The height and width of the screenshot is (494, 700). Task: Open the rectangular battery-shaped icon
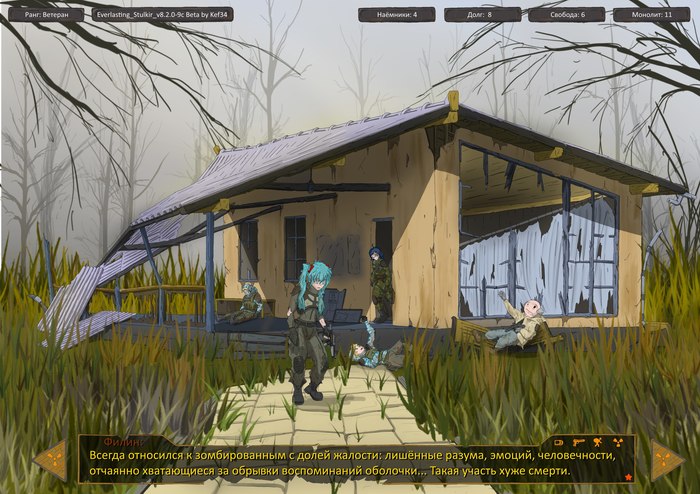(x=558, y=442)
